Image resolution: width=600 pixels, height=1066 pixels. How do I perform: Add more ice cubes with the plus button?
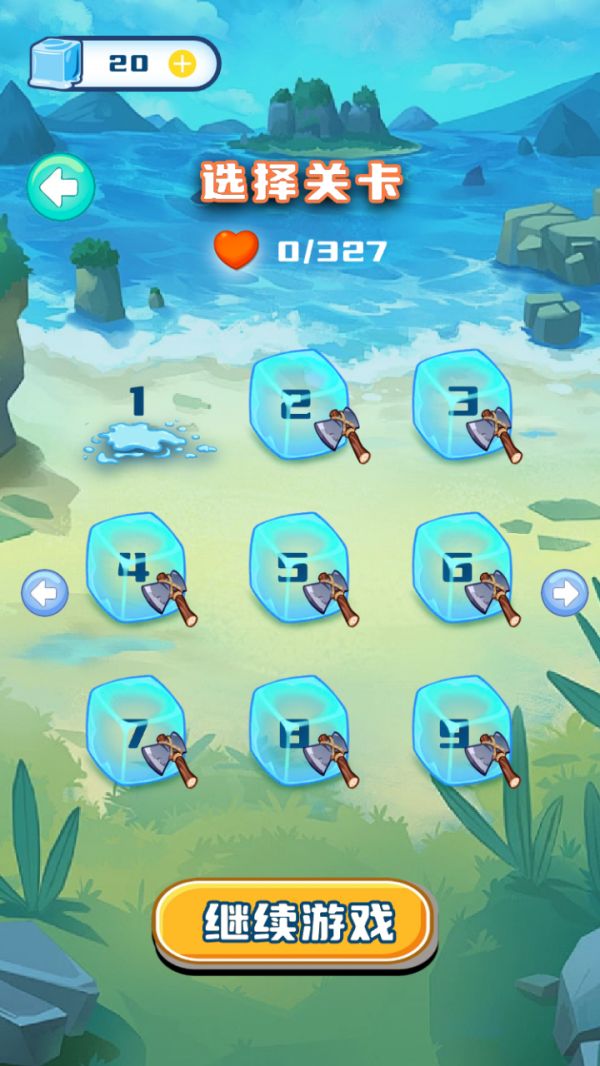[182, 64]
